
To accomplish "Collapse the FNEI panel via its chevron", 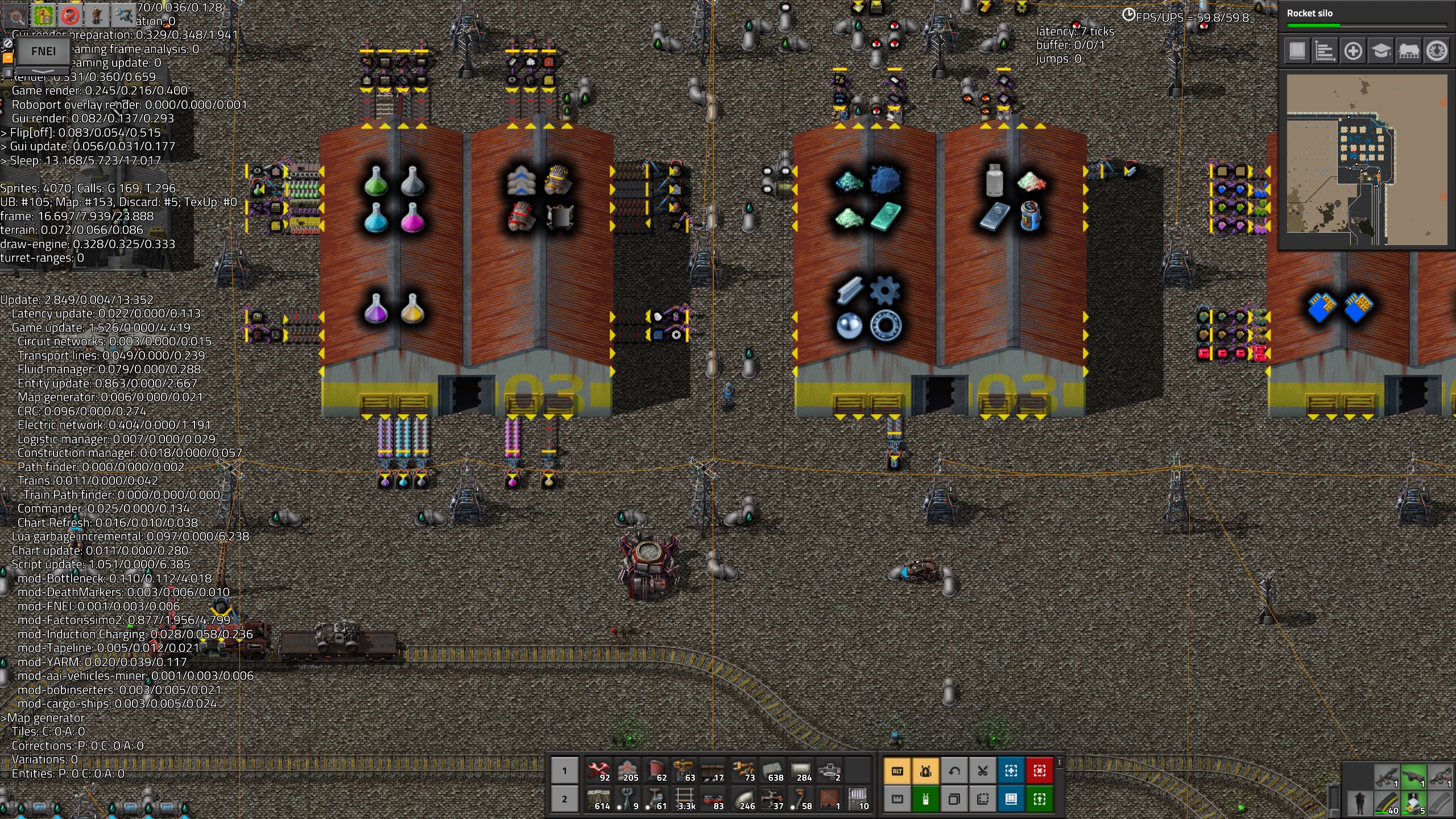I will (x=42, y=72).
